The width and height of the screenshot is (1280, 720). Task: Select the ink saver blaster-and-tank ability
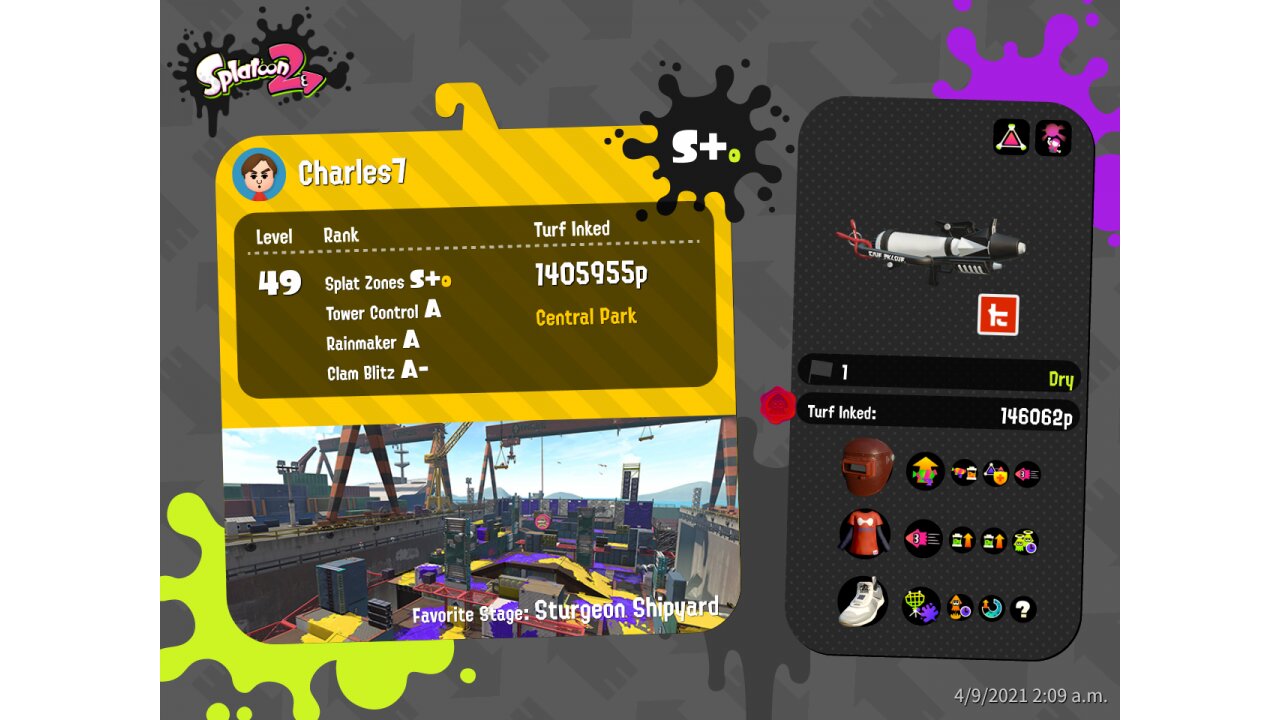pos(964,473)
